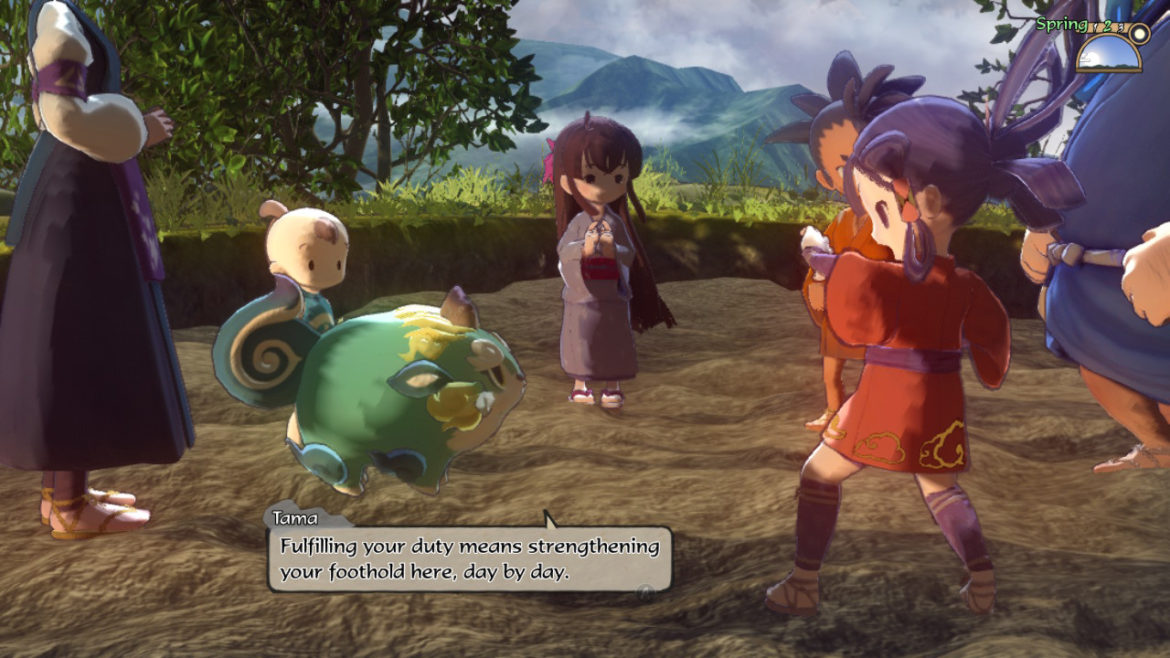
Task: Advance Tama's dialogue speech box
Action: point(469,560)
